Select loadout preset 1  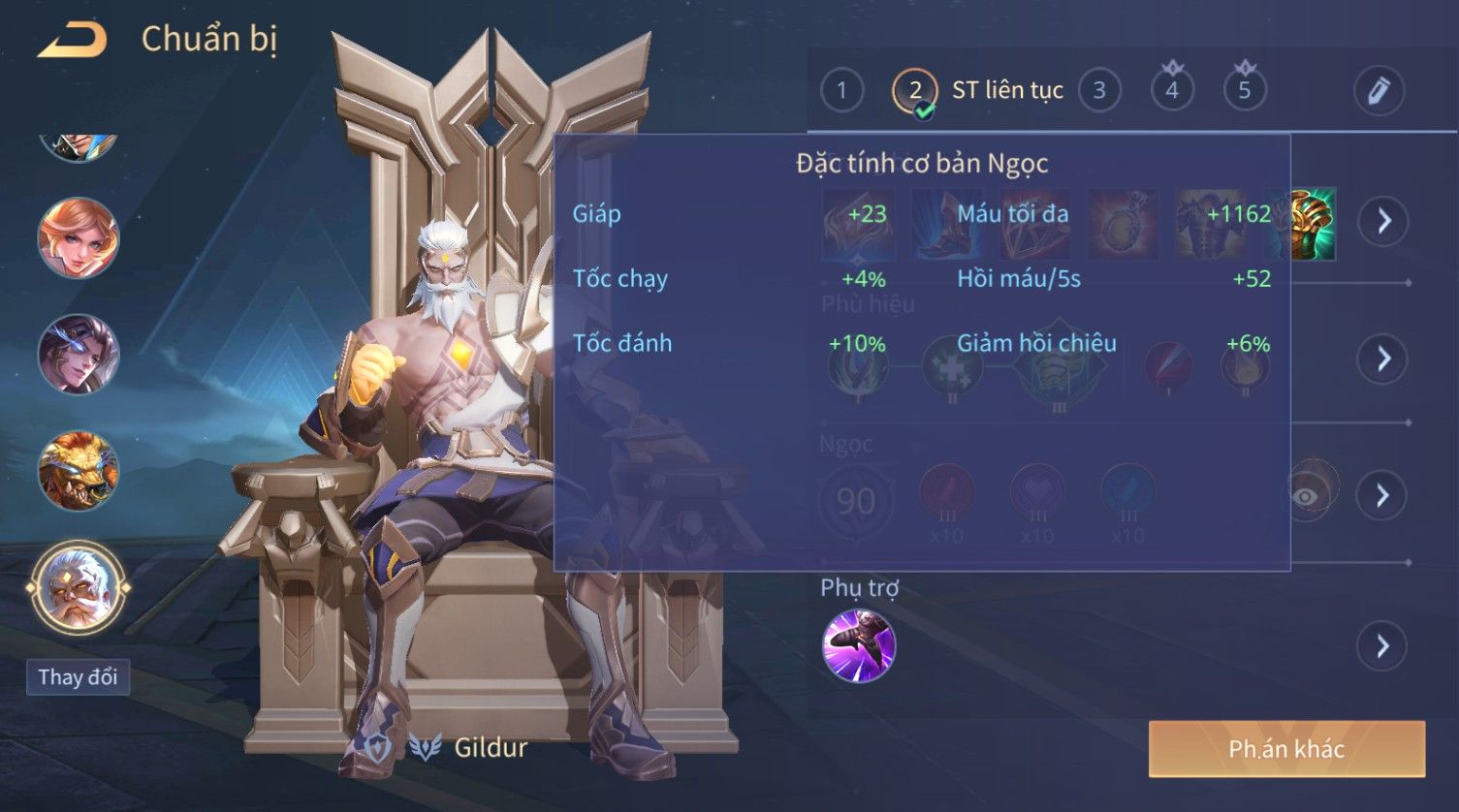point(841,91)
